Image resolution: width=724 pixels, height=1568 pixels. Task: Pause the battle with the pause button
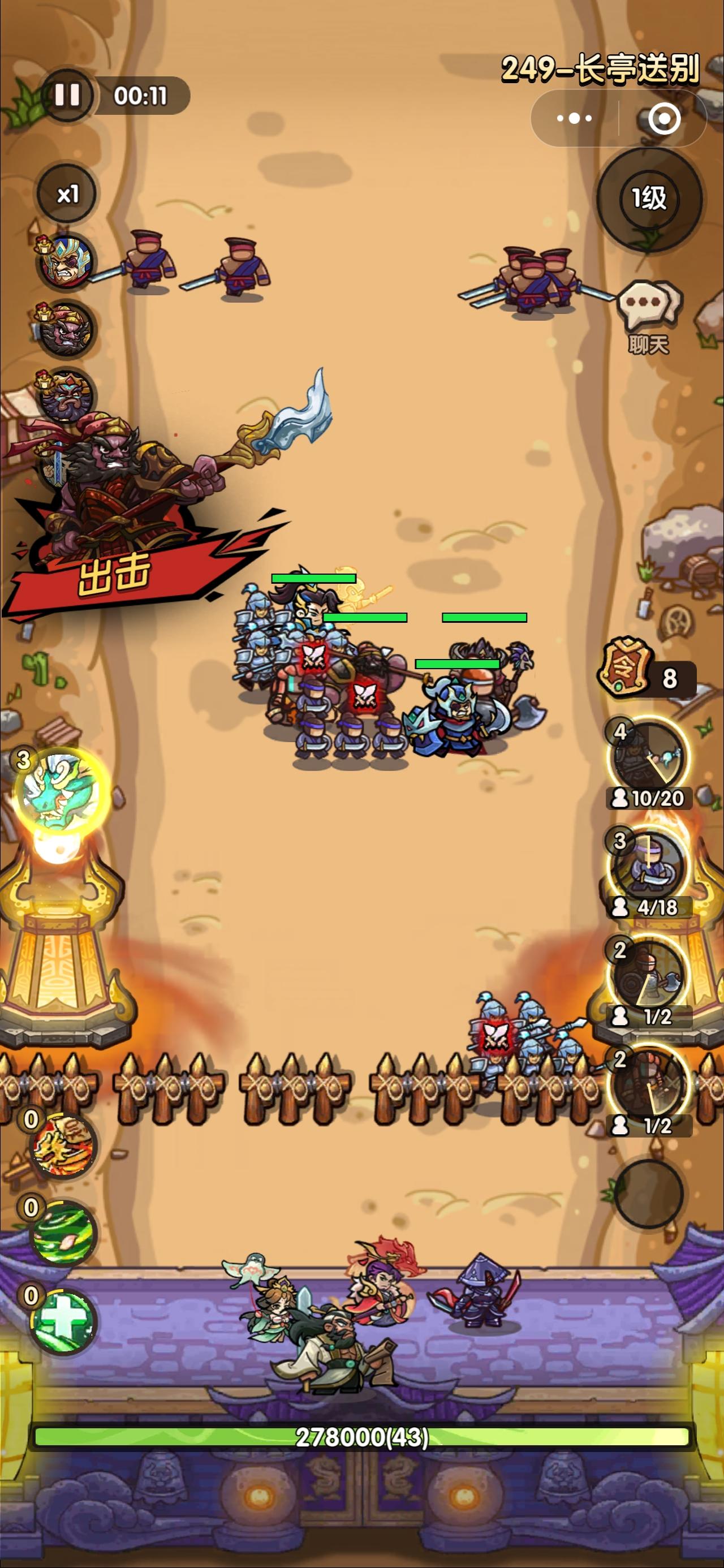69,95
